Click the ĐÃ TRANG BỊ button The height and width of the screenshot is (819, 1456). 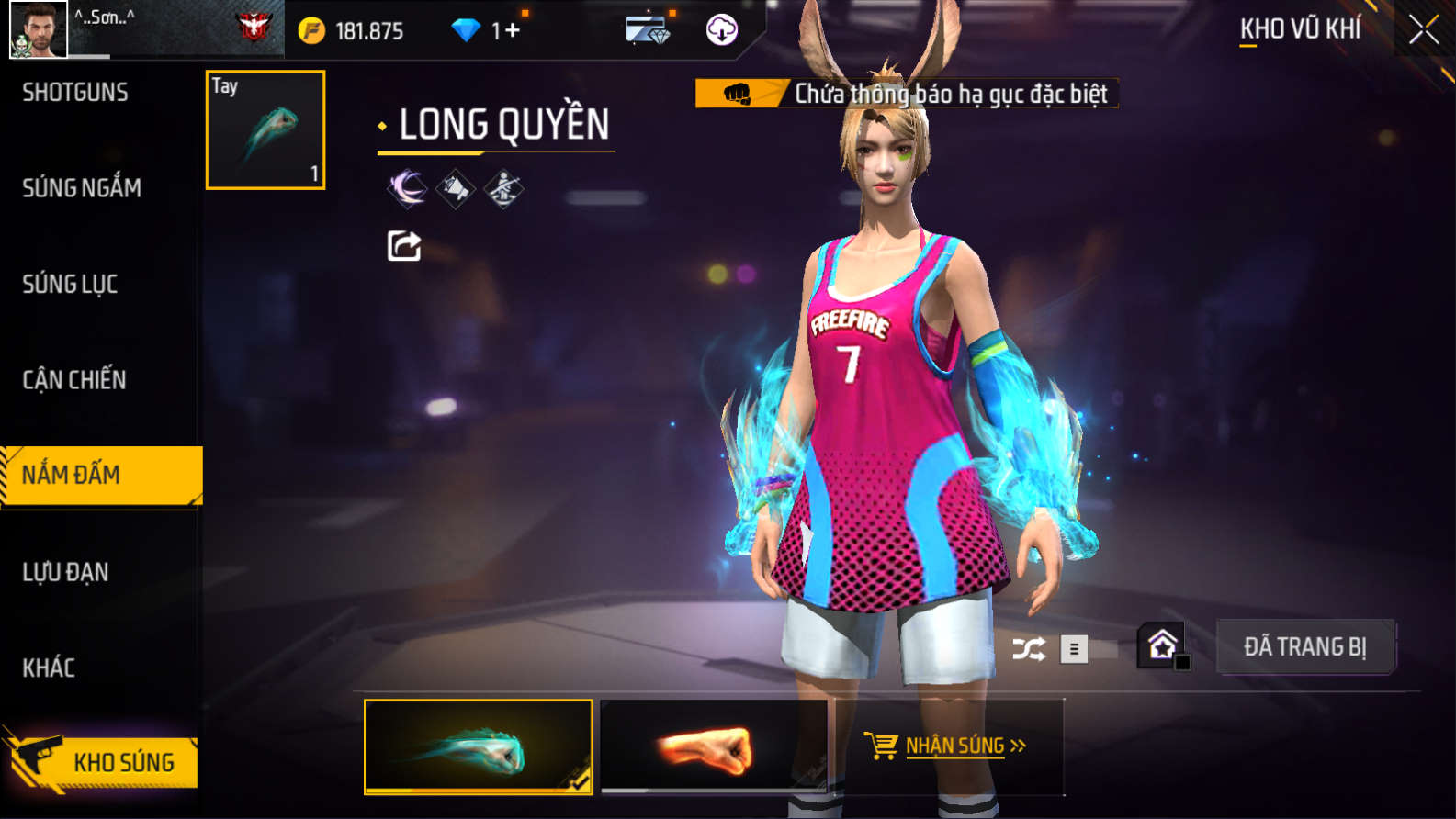[1305, 647]
